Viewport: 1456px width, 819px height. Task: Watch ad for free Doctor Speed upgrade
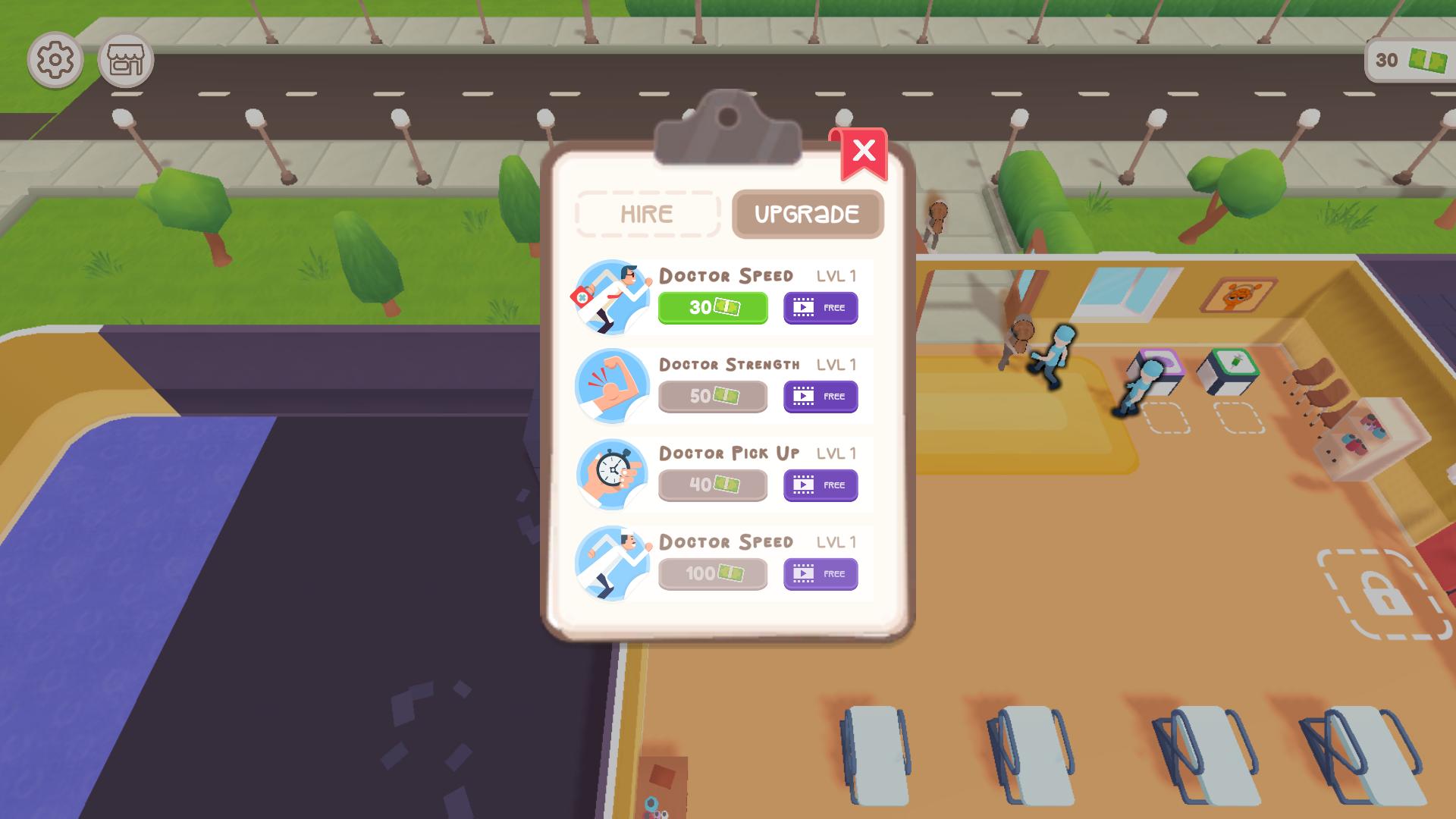click(x=820, y=307)
